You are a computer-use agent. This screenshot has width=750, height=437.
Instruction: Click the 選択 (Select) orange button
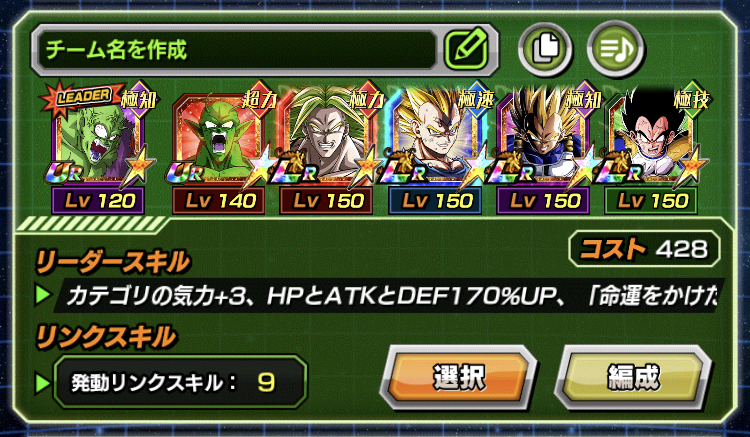coord(459,378)
